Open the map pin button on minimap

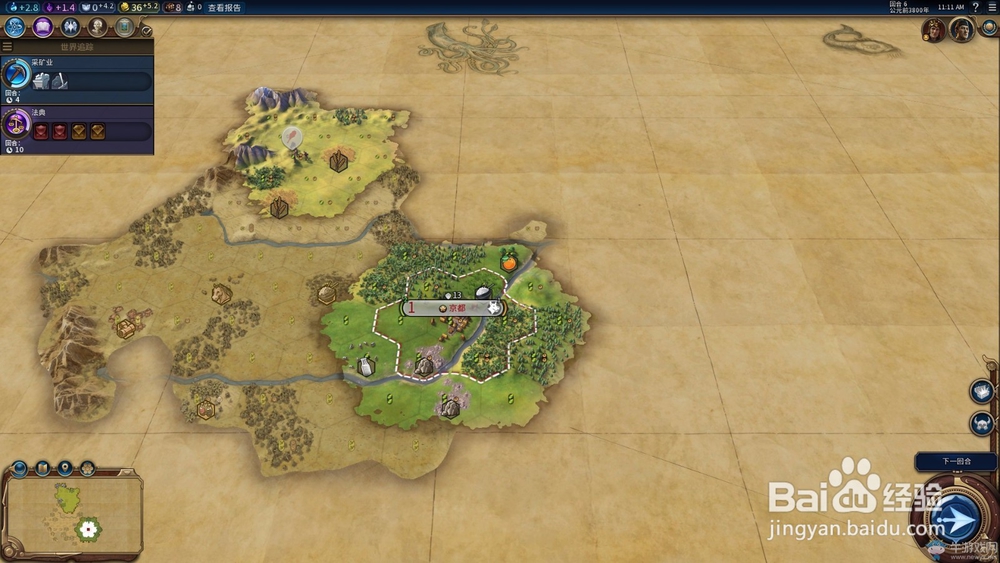coord(65,468)
